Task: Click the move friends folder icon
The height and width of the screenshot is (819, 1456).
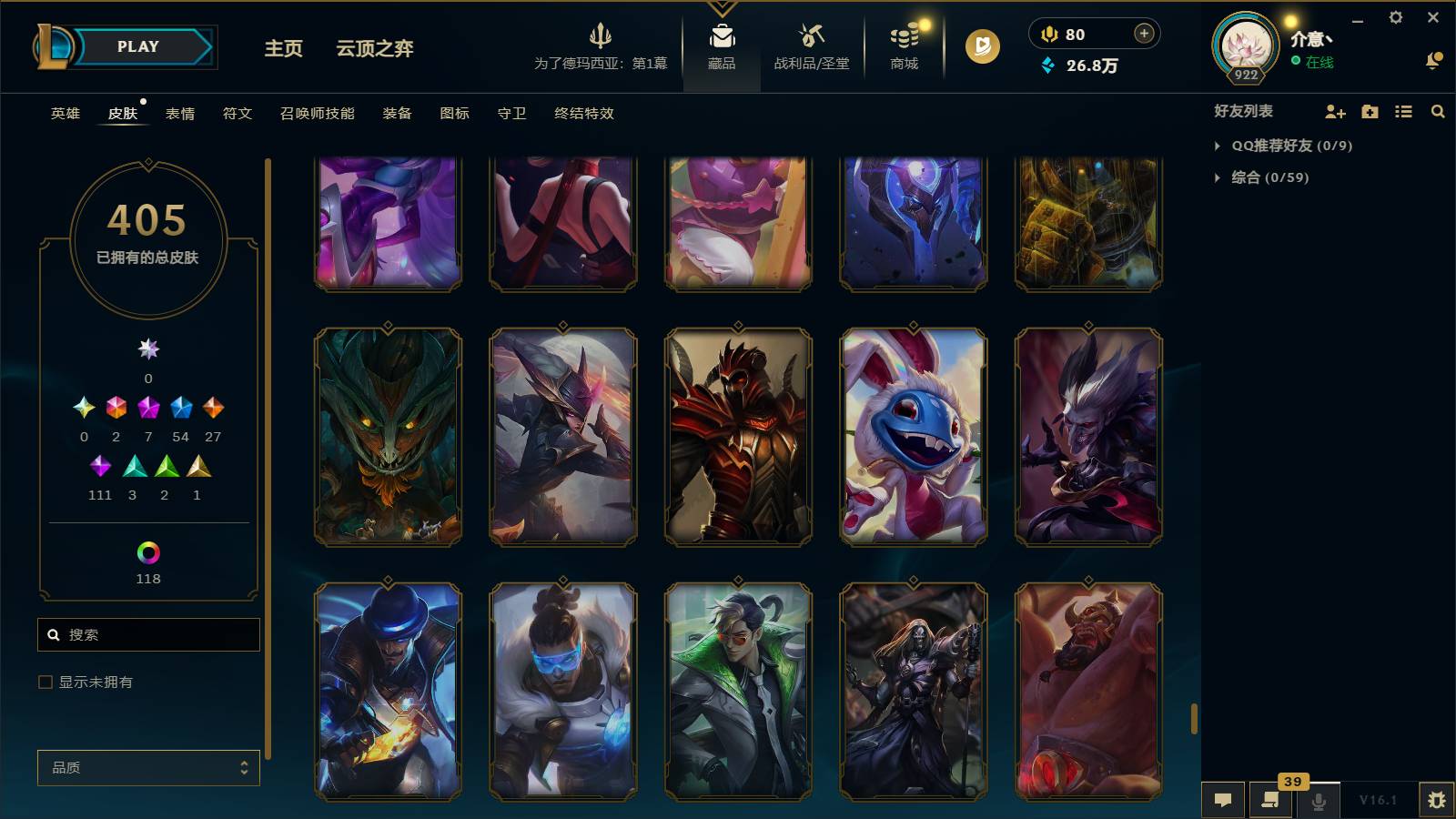Action: coord(1369,112)
